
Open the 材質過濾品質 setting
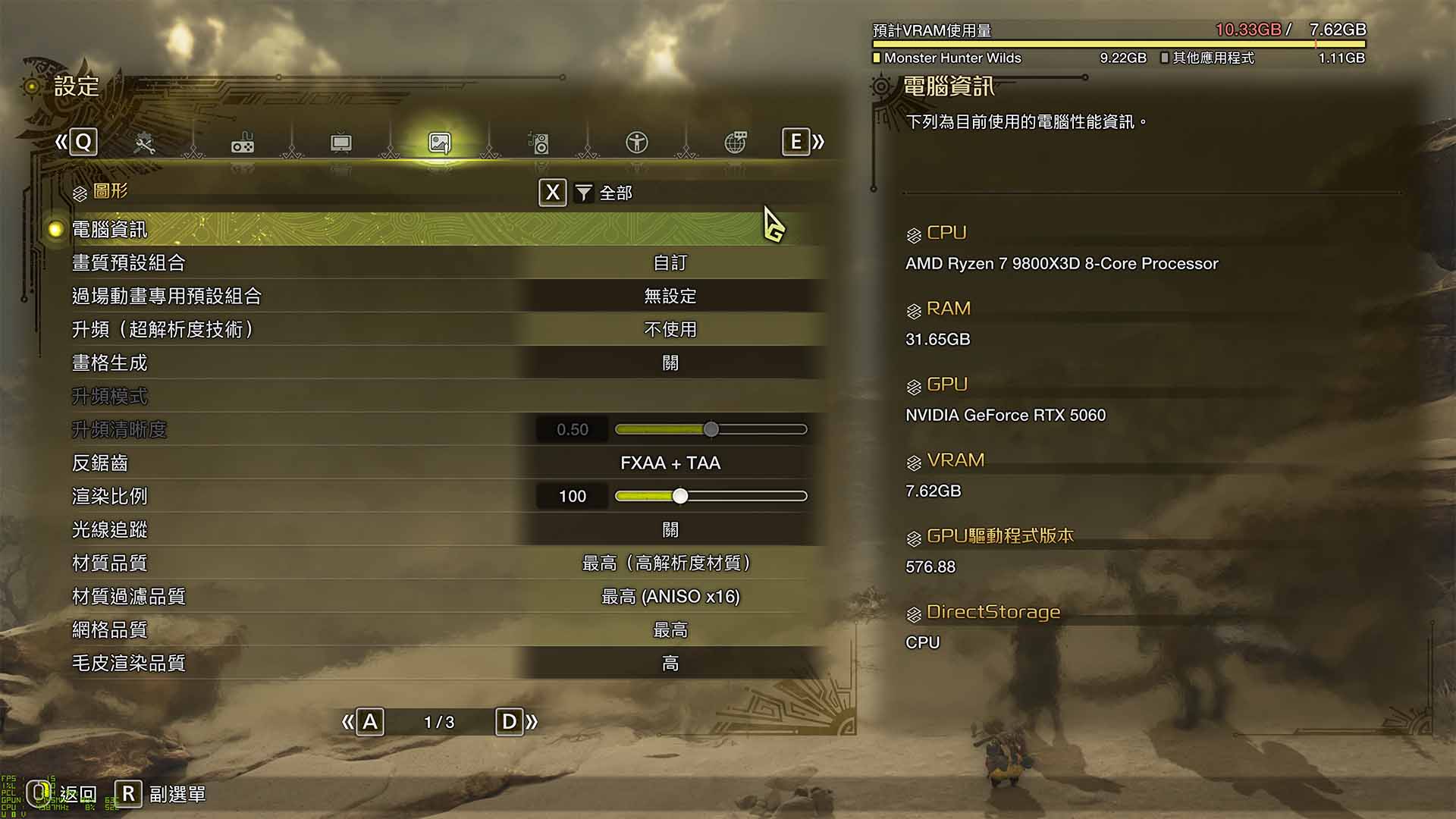pos(670,597)
